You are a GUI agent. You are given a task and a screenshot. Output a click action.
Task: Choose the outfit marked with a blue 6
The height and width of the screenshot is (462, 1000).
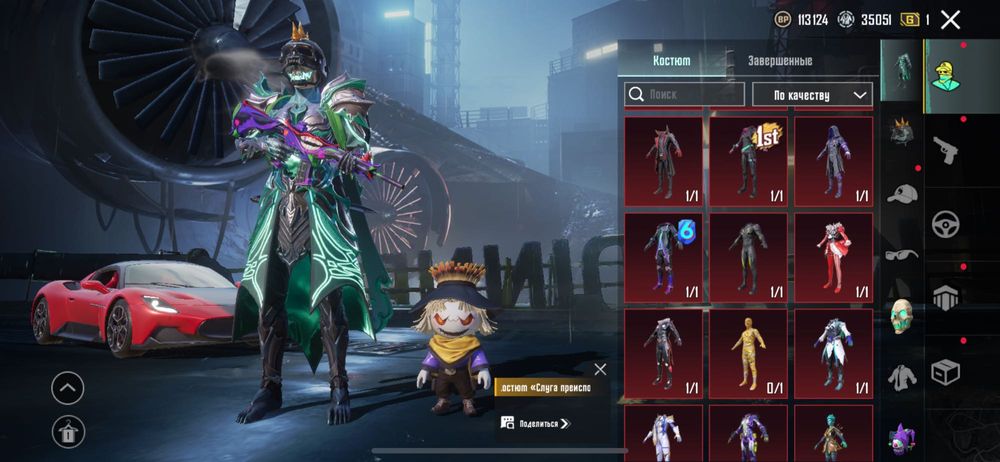pos(663,255)
